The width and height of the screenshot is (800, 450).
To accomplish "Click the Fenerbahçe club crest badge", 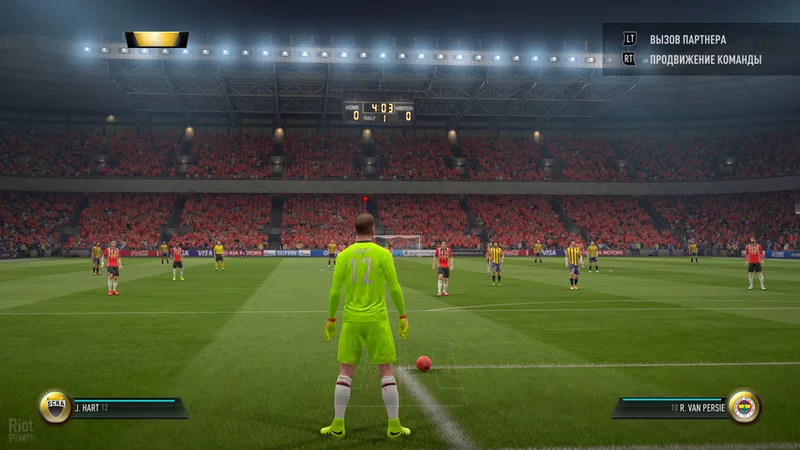I will pyautogui.click(x=743, y=406).
